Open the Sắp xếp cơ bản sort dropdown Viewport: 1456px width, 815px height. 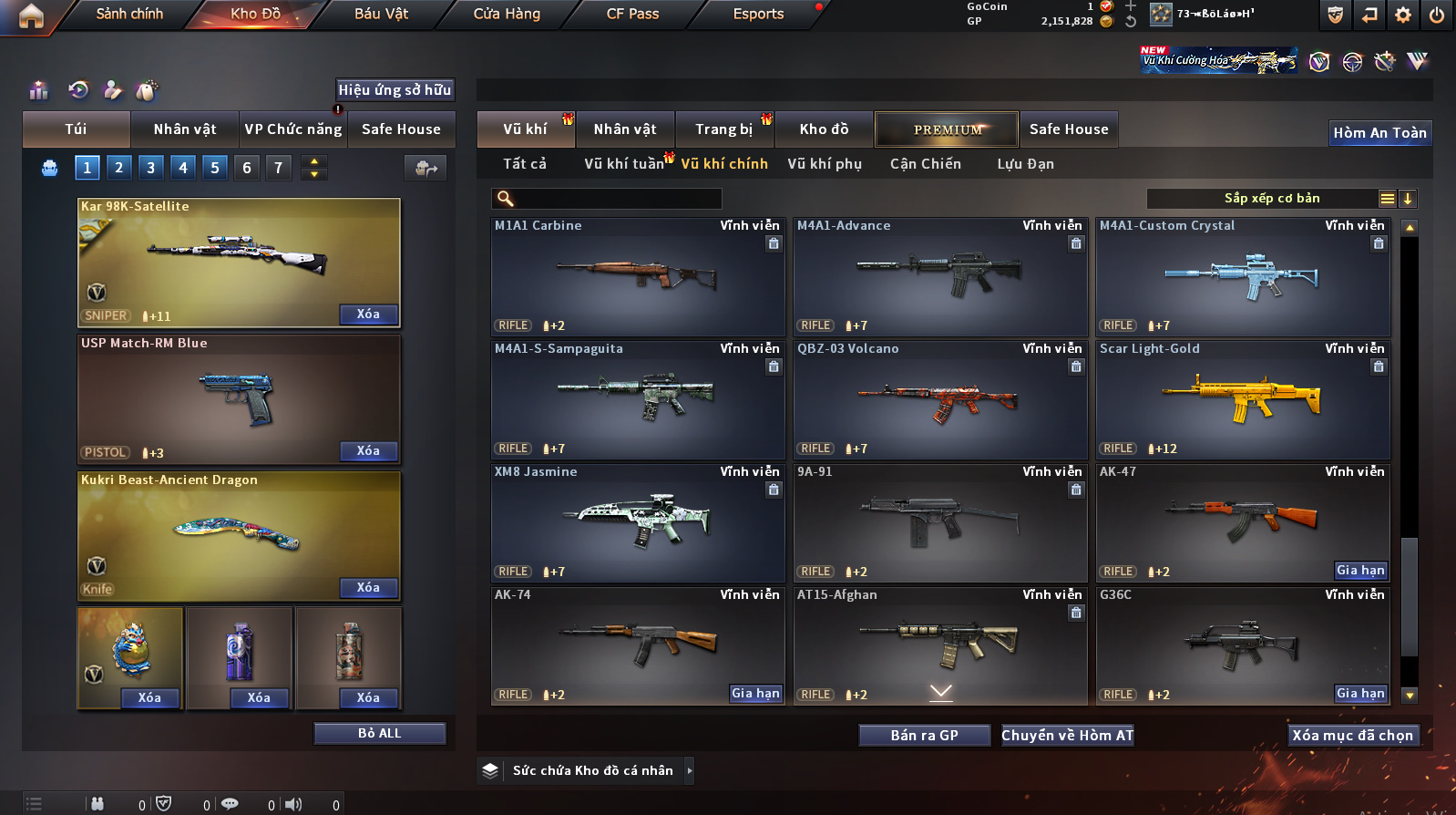pos(1271,199)
